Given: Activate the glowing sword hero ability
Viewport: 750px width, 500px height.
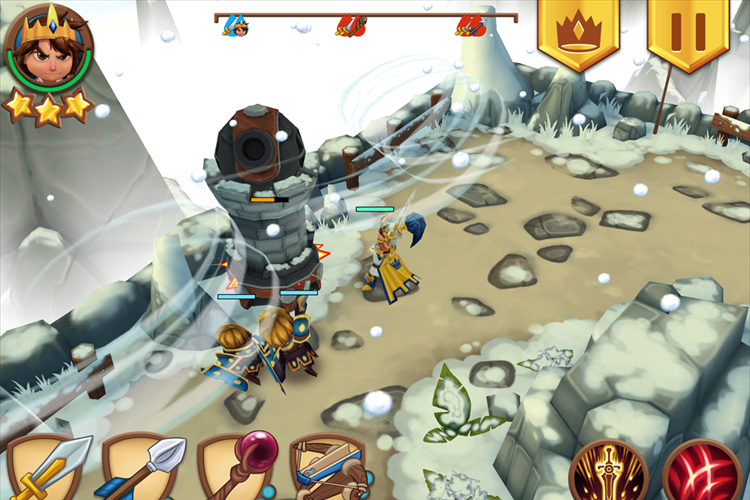Looking at the screenshot, I should 609,472.
